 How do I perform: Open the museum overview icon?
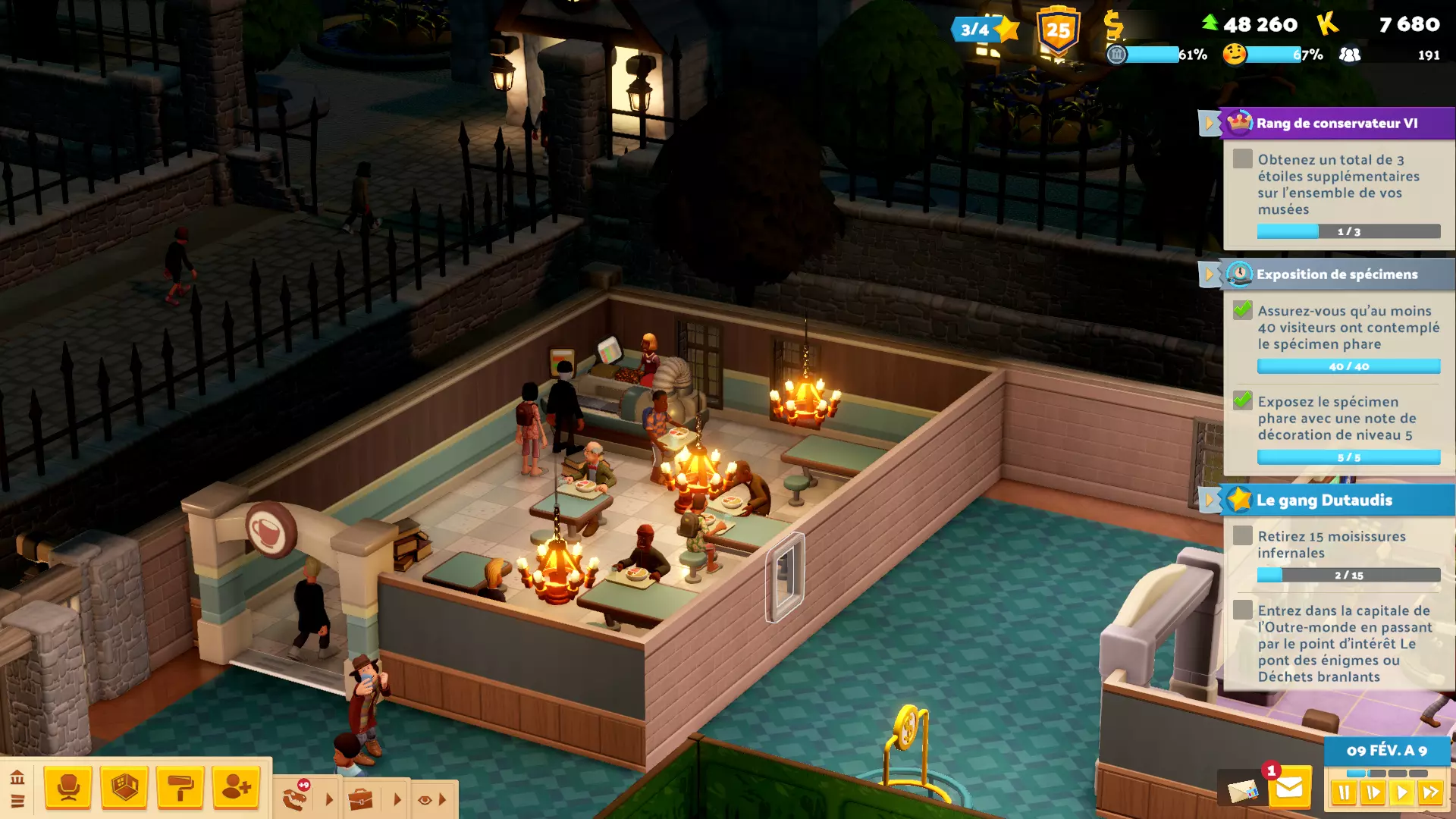pyautogui.click(x=17, y=777)
